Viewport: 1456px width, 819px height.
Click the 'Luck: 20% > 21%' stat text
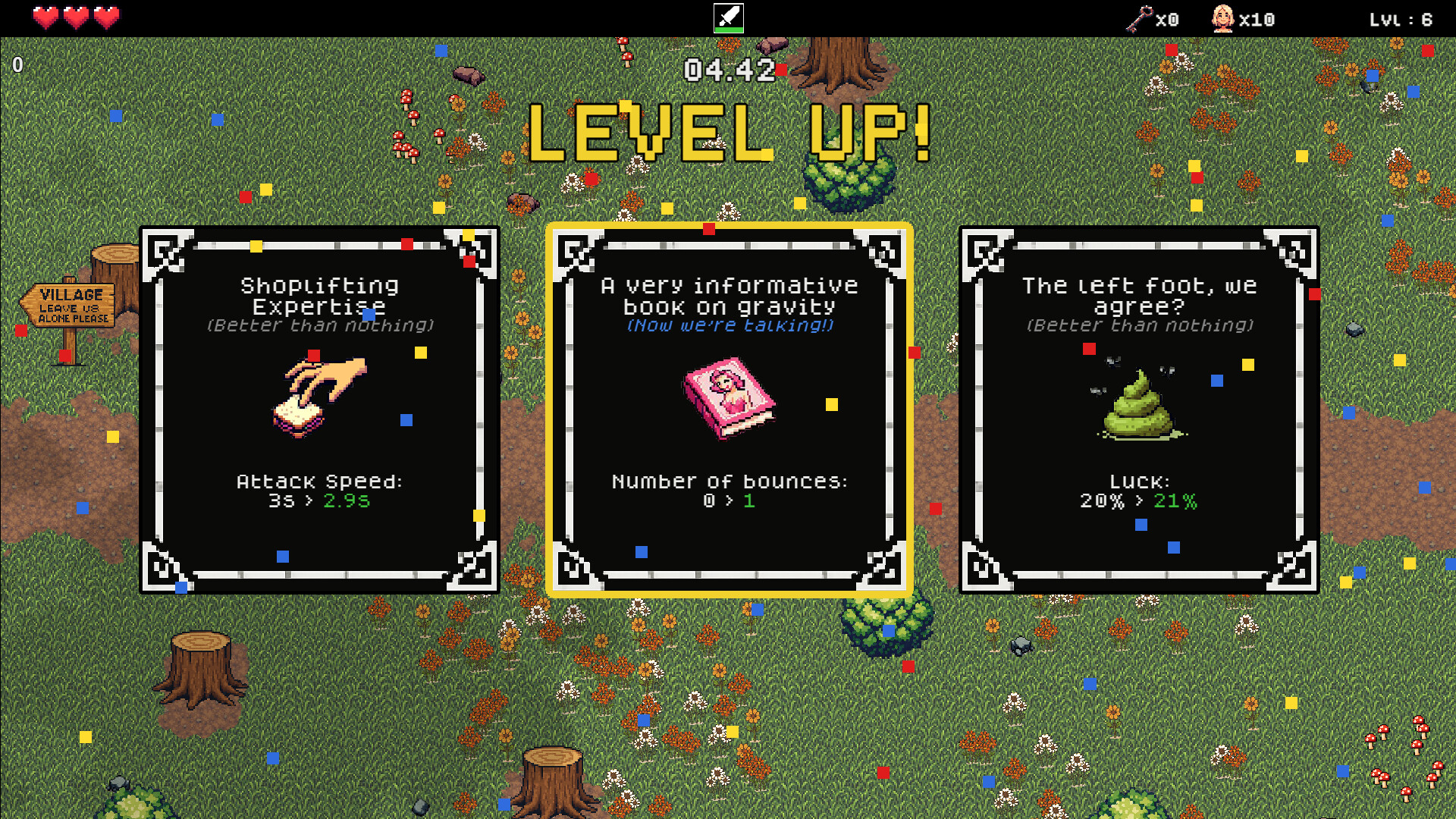pos(1137,491)
